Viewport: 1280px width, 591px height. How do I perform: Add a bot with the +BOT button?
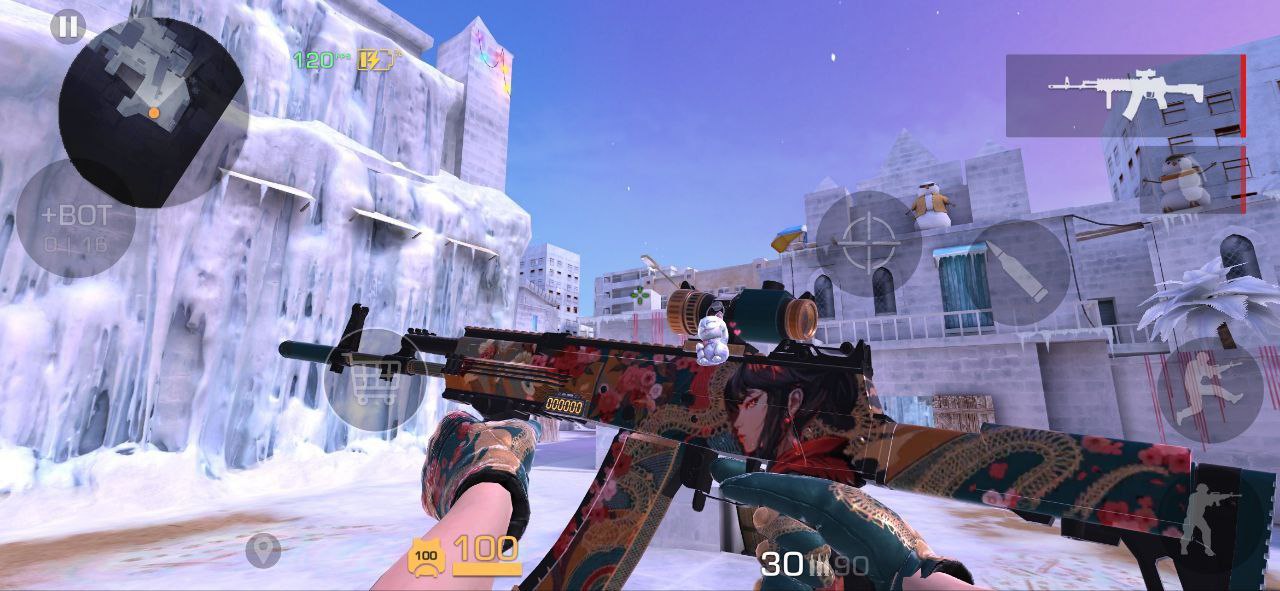click(76, 218)
